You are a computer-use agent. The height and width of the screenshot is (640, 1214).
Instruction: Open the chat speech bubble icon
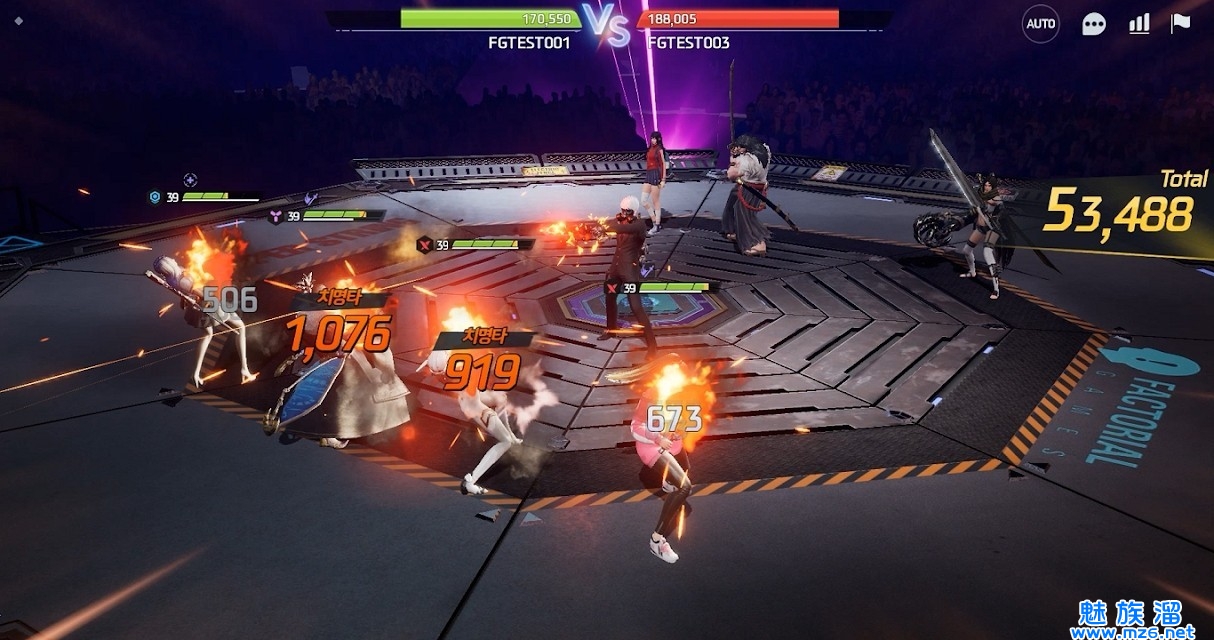(1094, 24)
